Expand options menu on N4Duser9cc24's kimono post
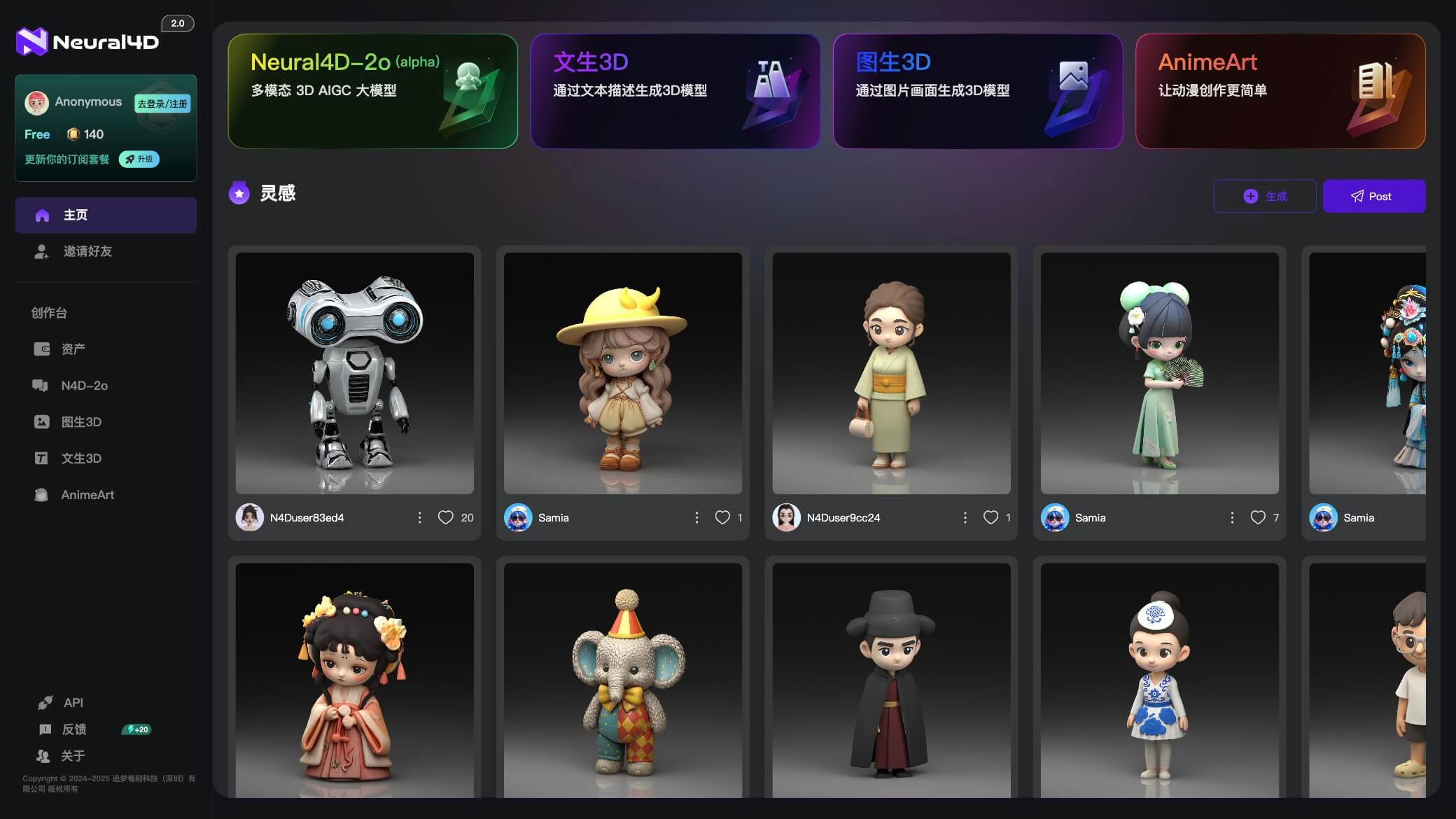This screenshot has width=1456, height=819. pyautogui.click(x=965, y=517)
